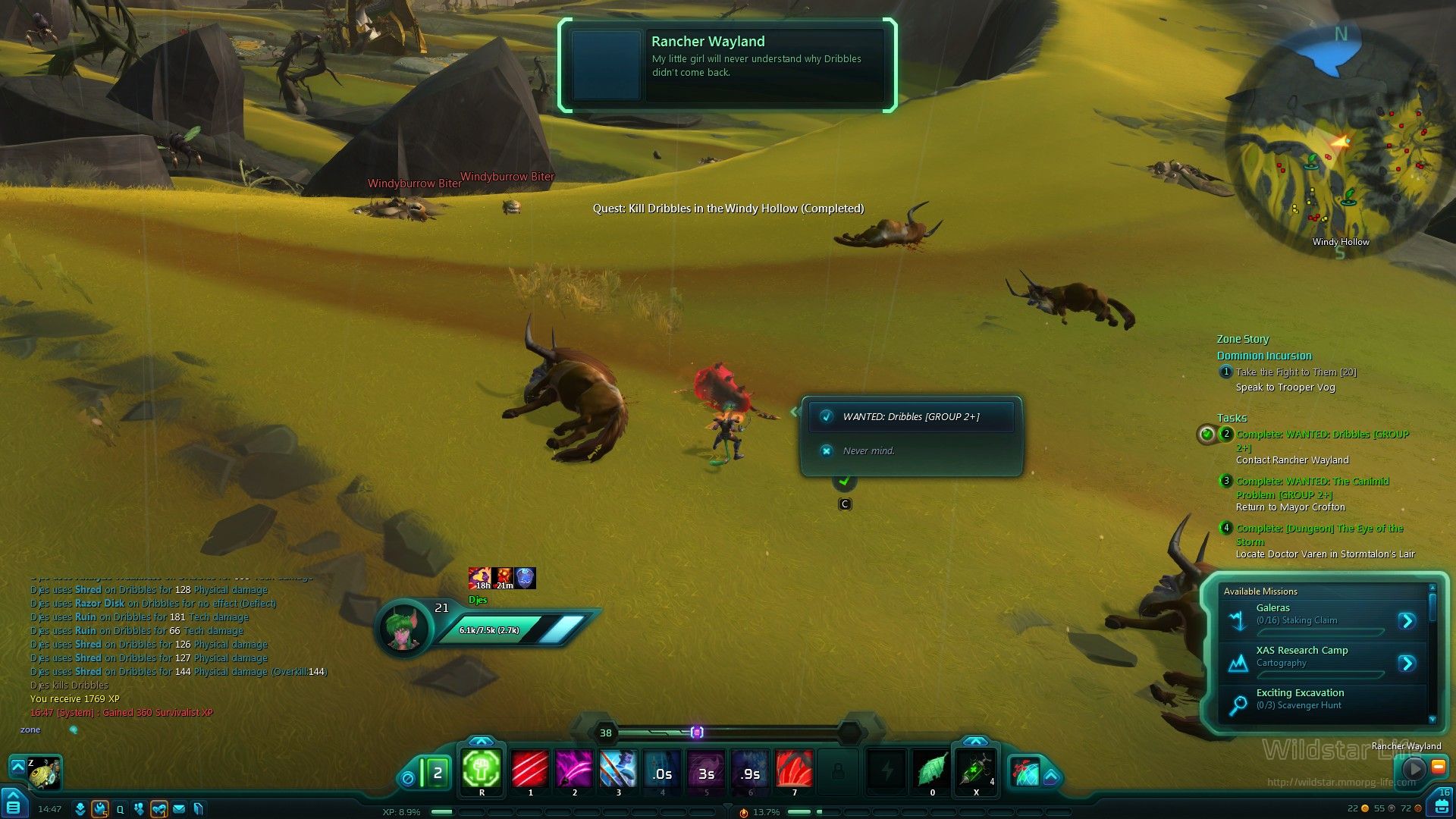
Task: Use the green leaf item in slot 0
Action: tap(932, 770)
